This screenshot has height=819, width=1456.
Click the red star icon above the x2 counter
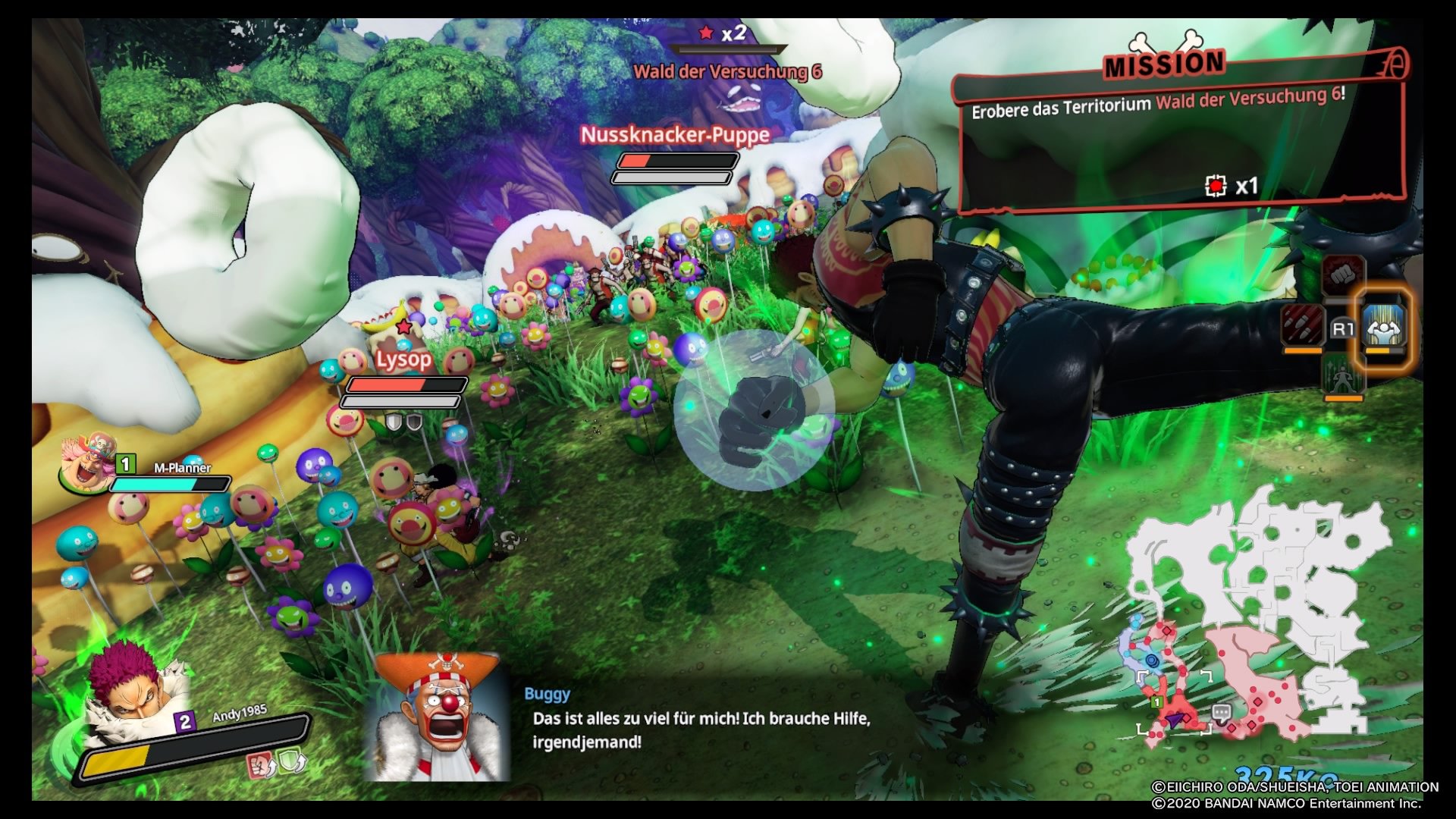pyautogui.click(x=707, y=32)
